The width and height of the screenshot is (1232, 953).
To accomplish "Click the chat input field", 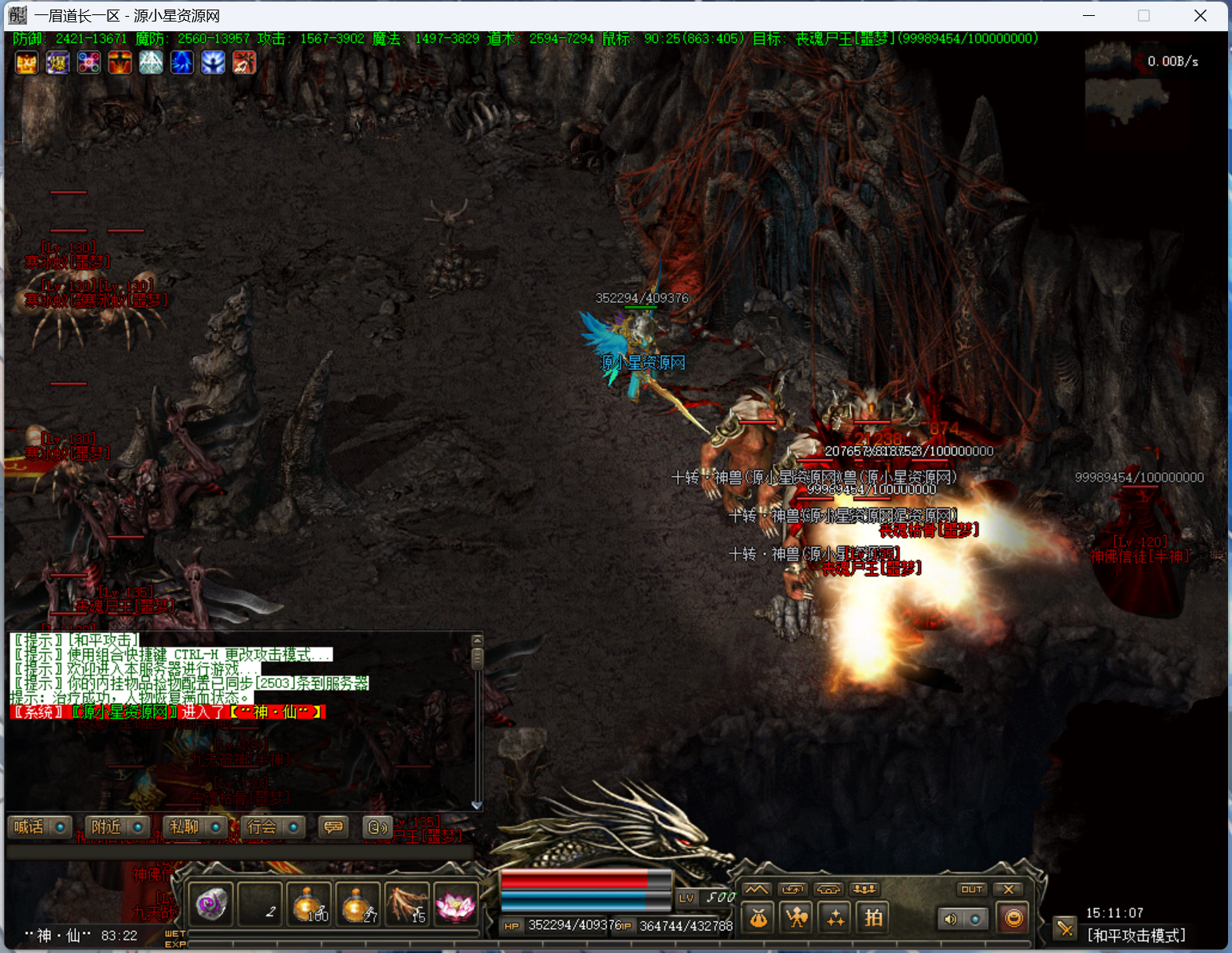I will coord(239,852).
